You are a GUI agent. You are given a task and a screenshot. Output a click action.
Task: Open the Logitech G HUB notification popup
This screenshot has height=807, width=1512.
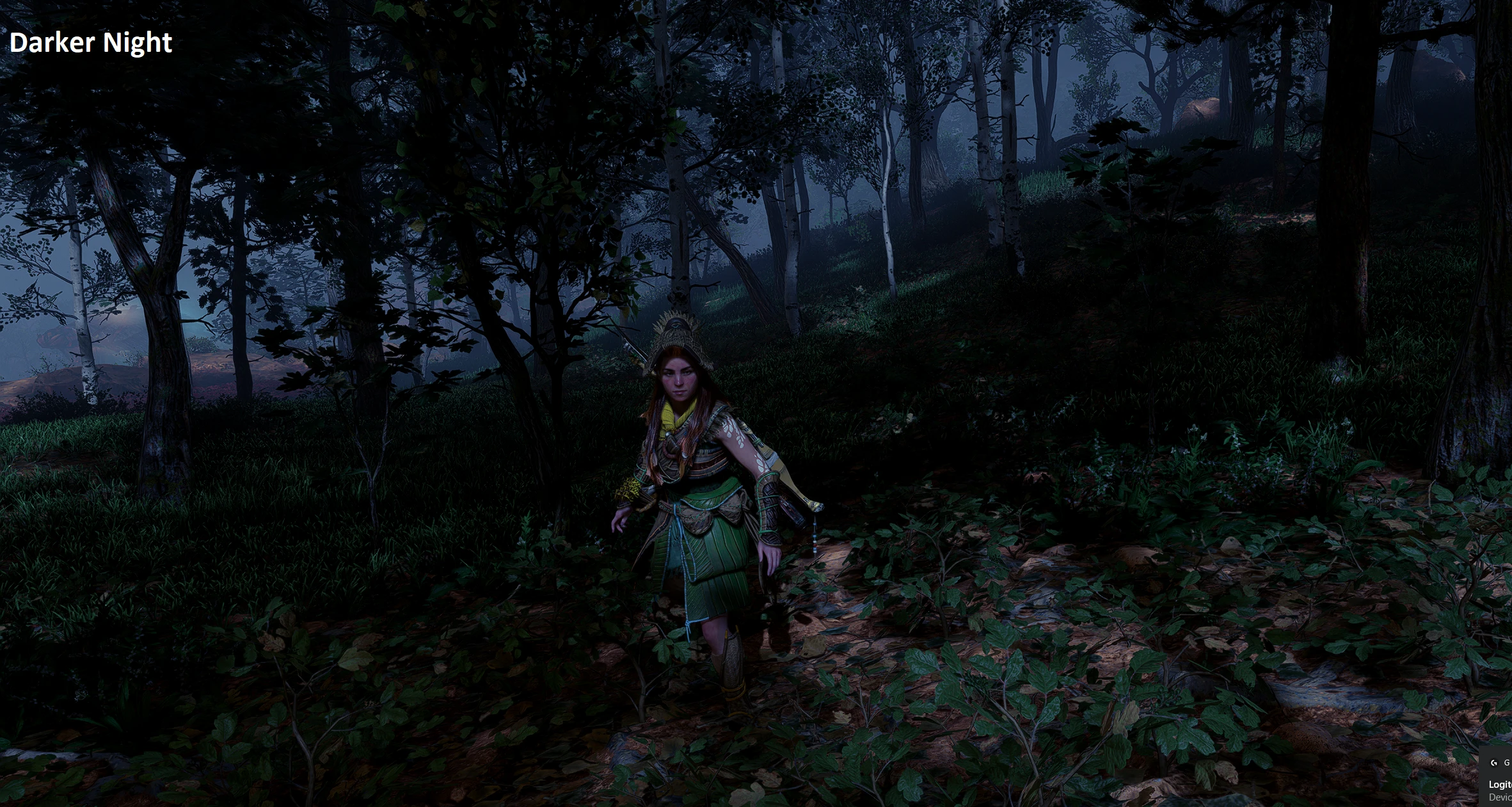coord(1499,784)
